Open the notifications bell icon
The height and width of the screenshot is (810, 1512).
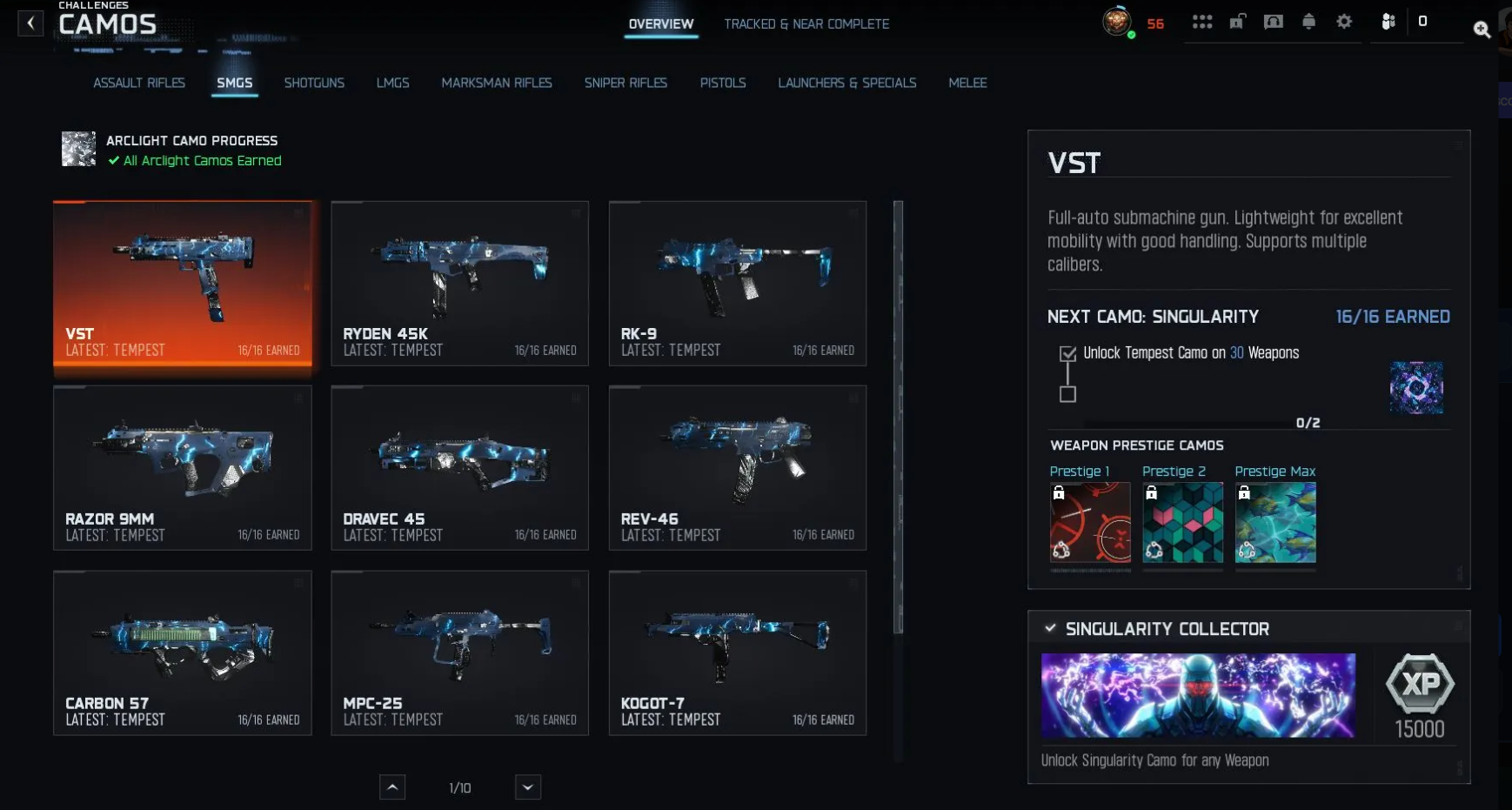pyautogui.click(x=1308, y=21)
